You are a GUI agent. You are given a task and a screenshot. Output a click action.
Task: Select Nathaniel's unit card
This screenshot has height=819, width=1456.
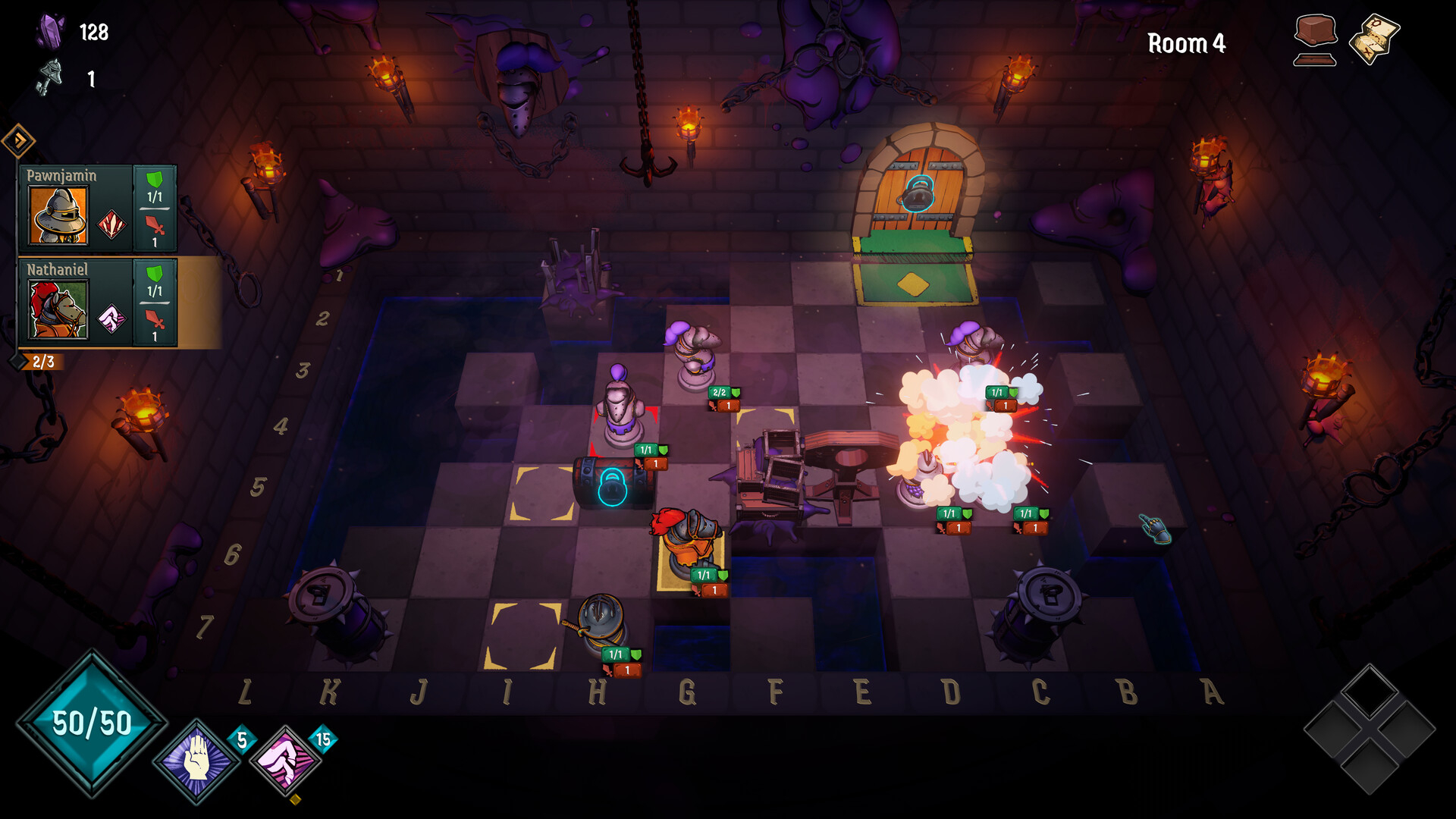coord(97,303)
